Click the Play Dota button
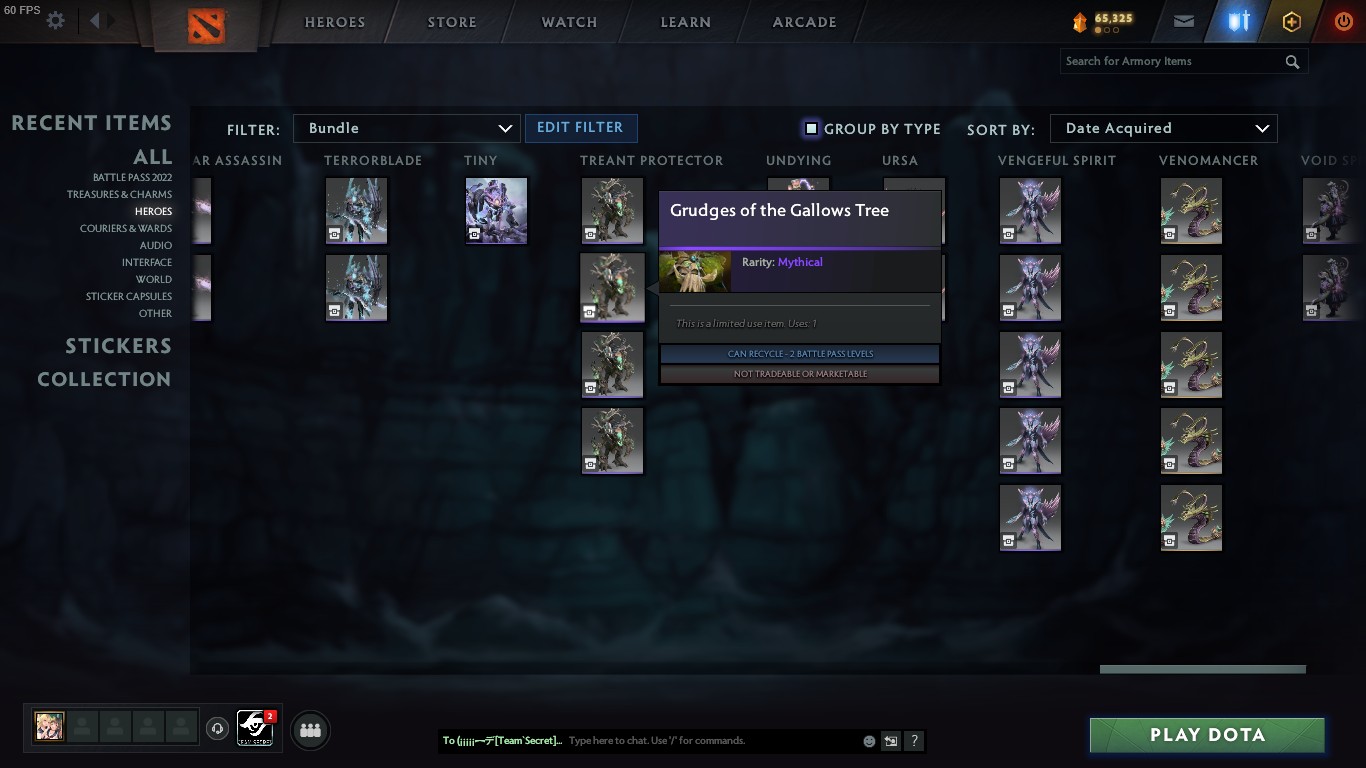The width and height of the screenshot is (1366, 768). (1206, 734)
